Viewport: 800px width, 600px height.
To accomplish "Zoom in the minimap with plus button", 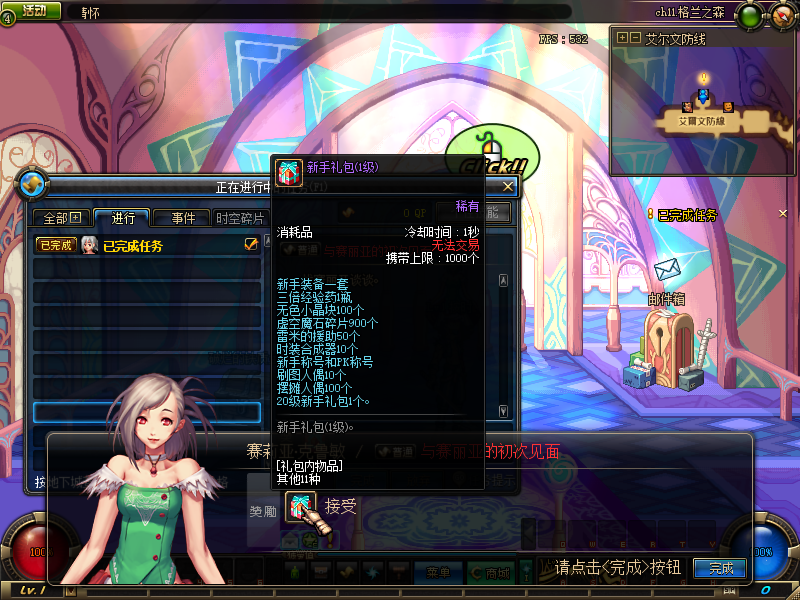I will point(622,38).
